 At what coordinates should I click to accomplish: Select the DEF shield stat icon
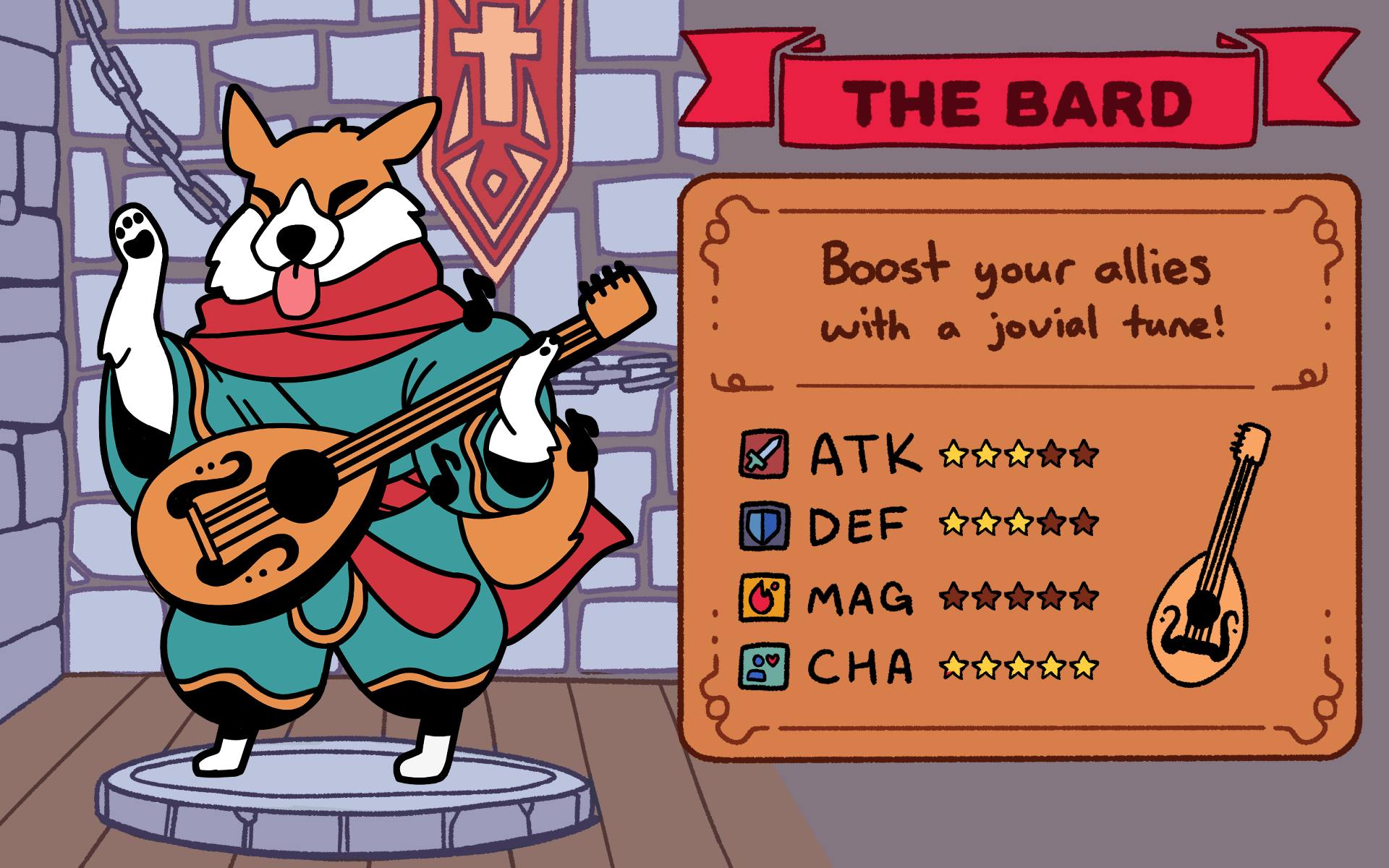point(765,524)
